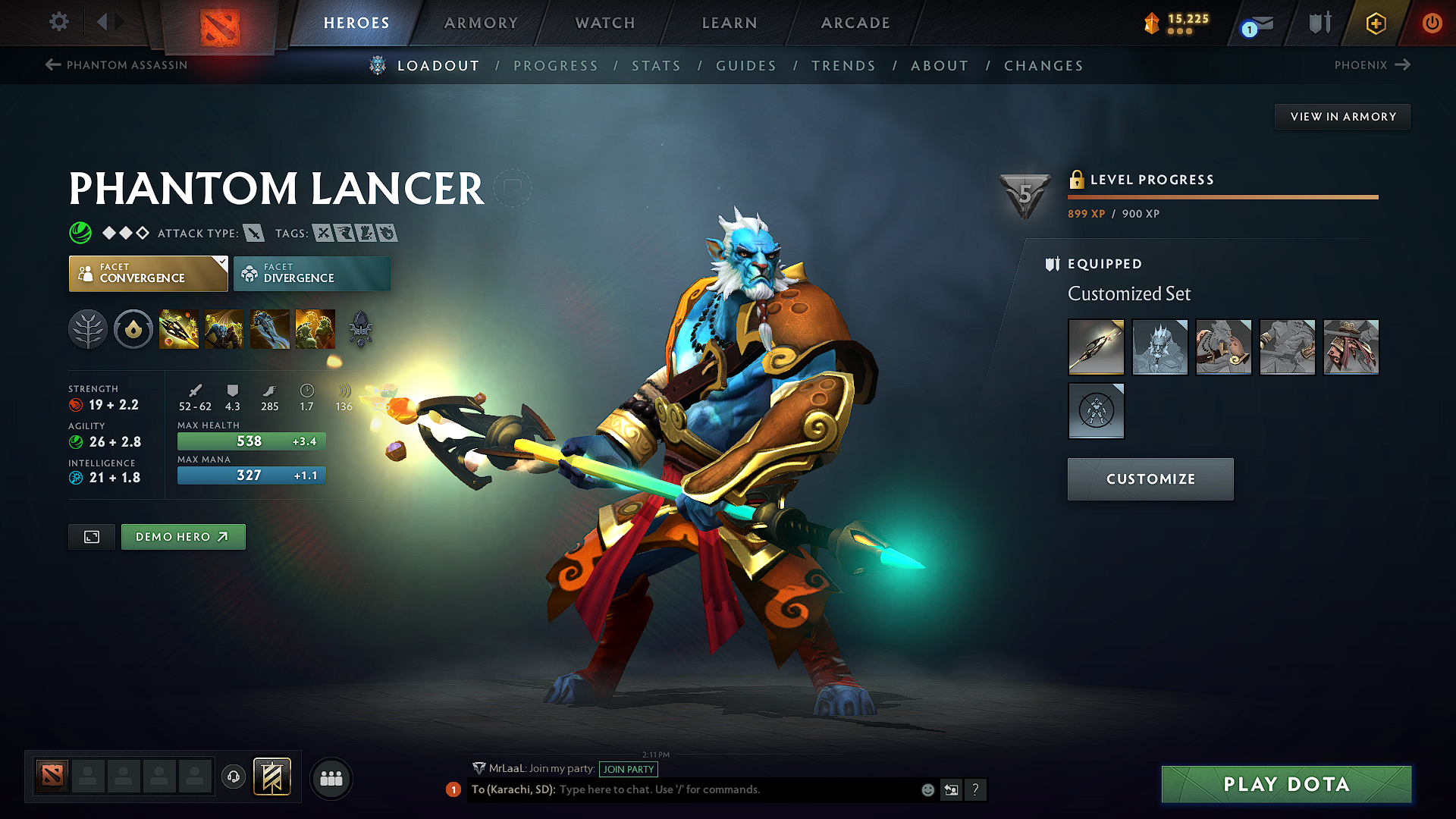Select the talent tree icon
Screen dimensions: 1456x819
[88, 329]
